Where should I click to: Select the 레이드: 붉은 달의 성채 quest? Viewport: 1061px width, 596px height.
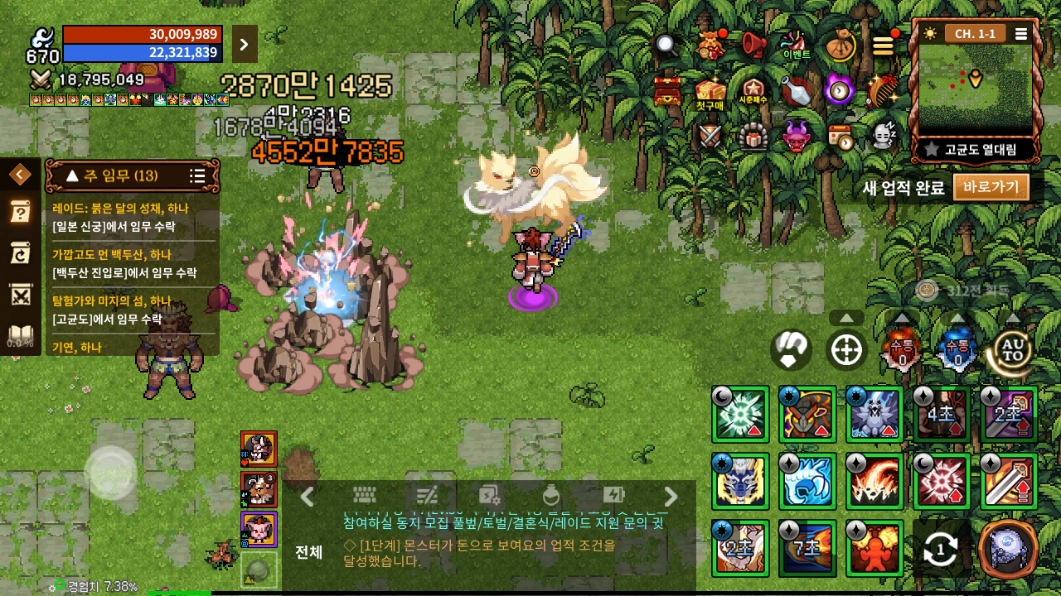(x=130, y=217)
